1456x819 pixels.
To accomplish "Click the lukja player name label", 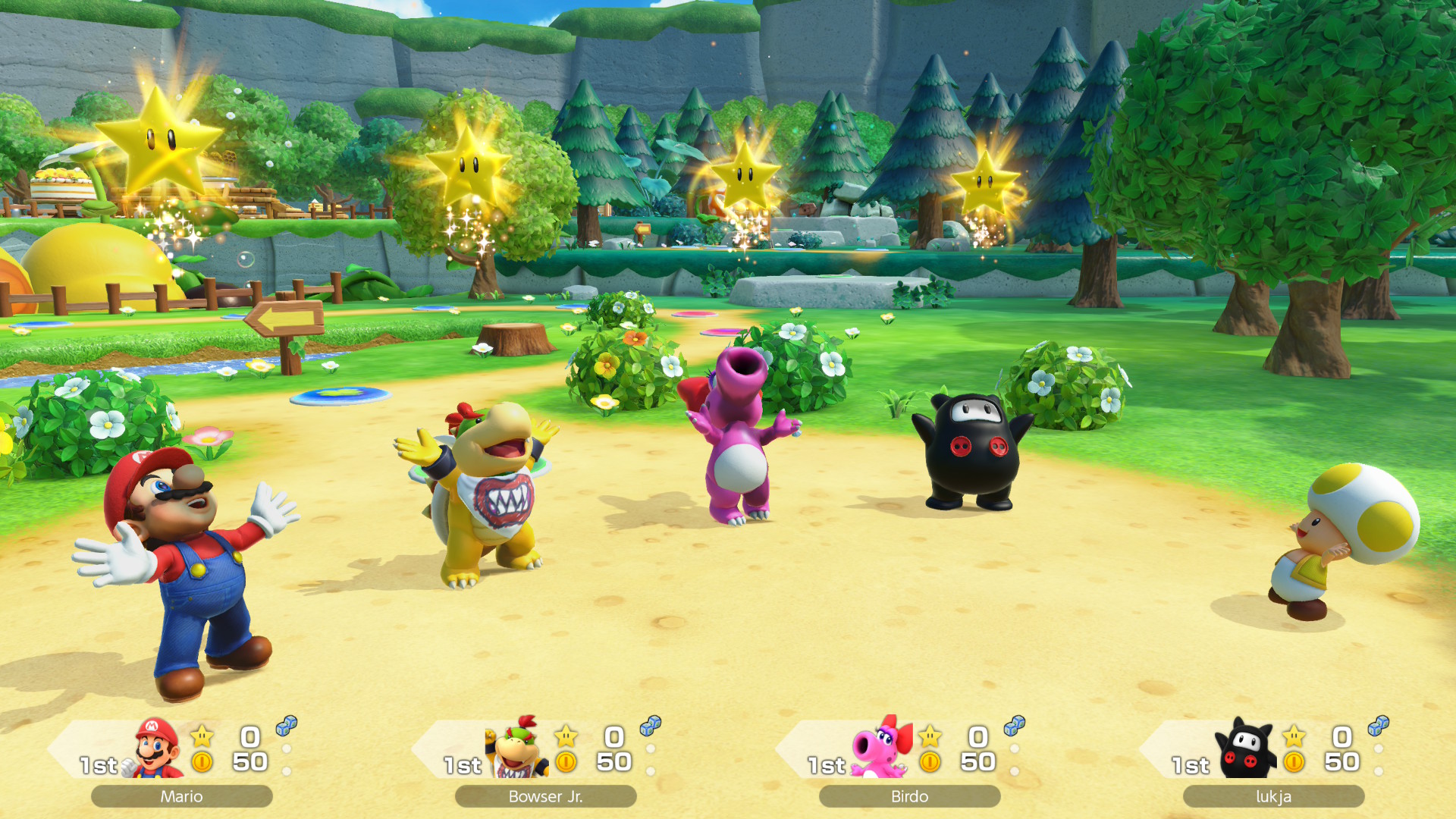I will [x=1273, y=796].
